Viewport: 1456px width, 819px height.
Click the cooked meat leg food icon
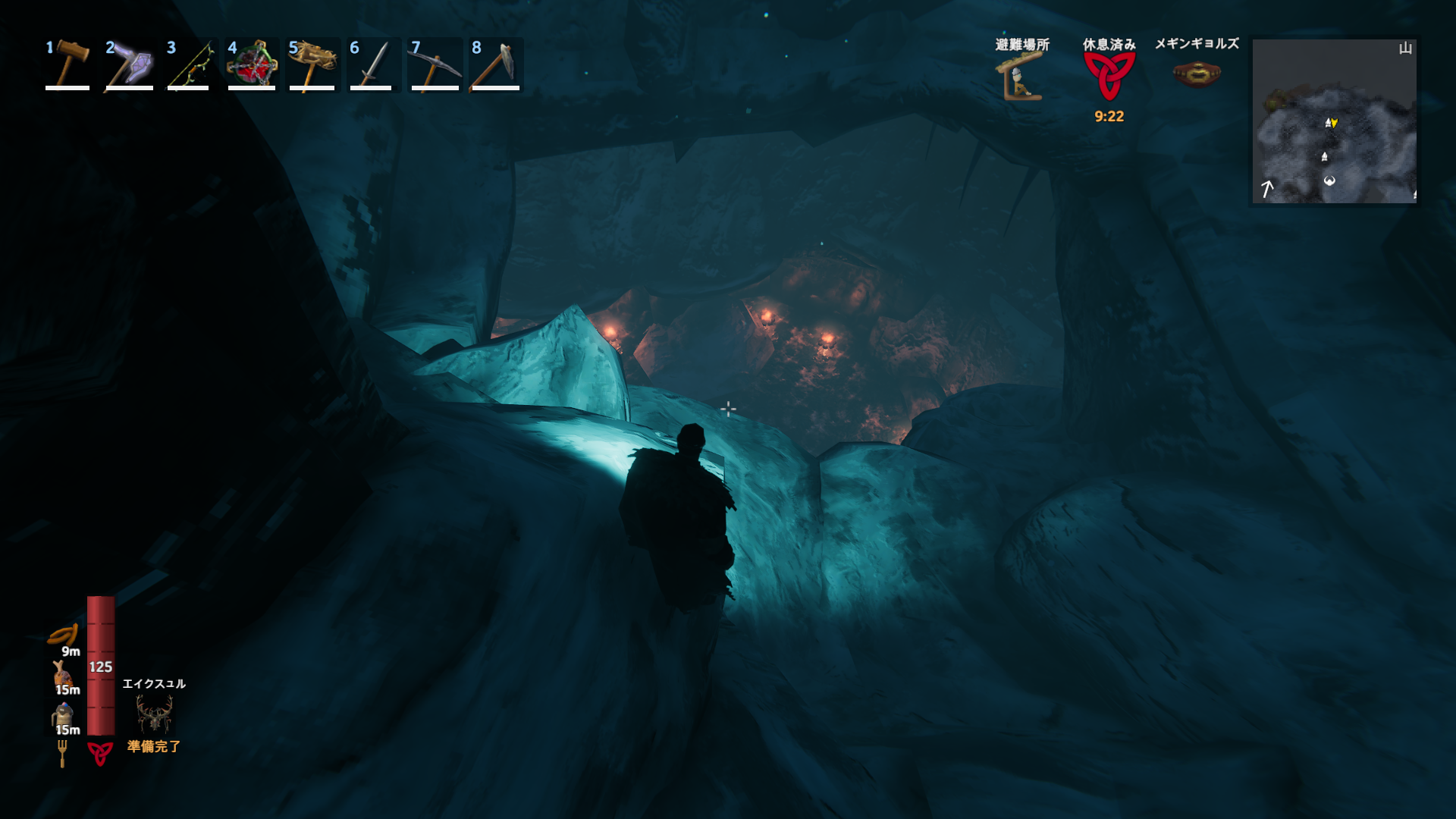point(62,673)
